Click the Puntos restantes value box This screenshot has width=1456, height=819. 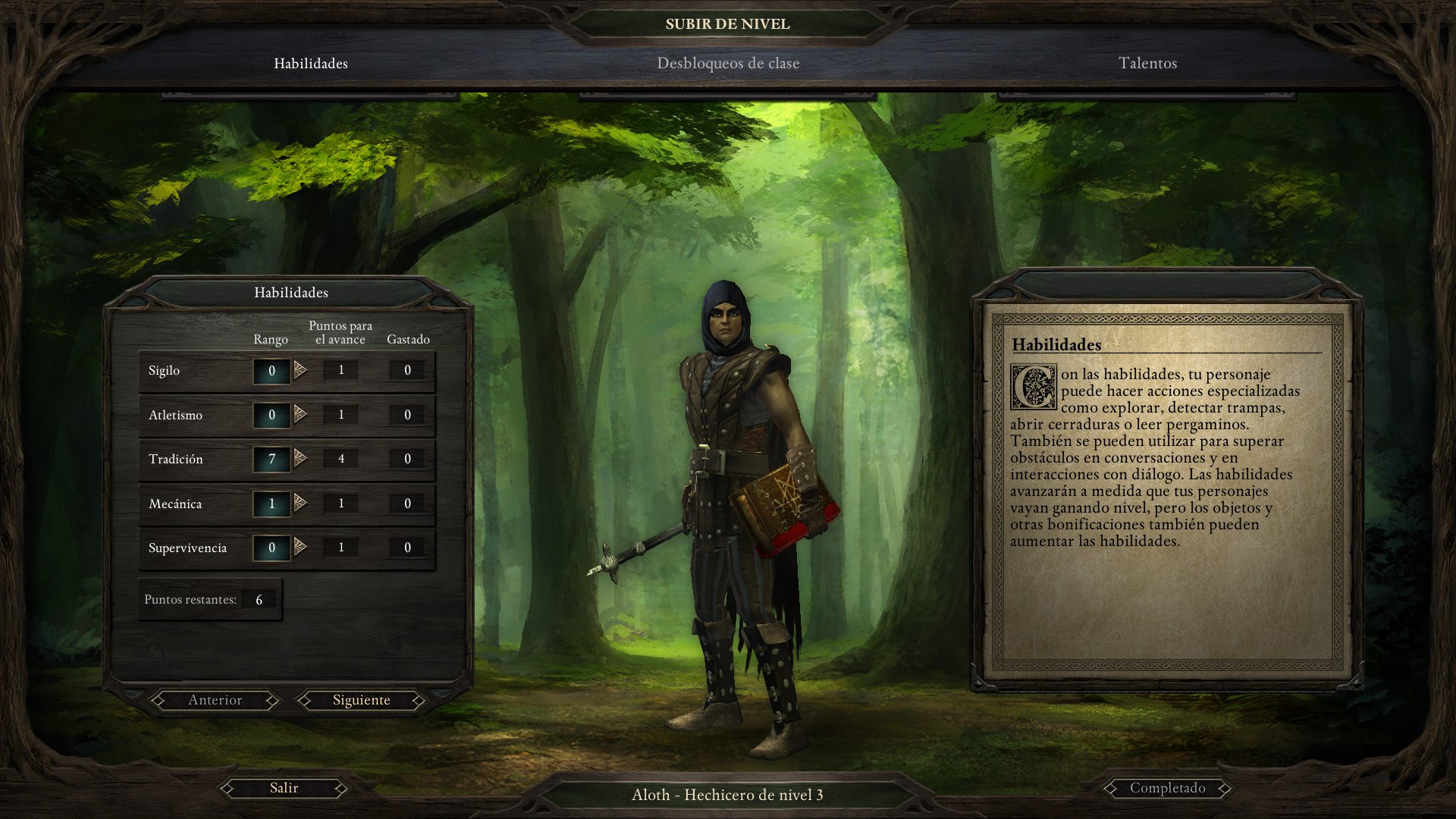(259, 599)
